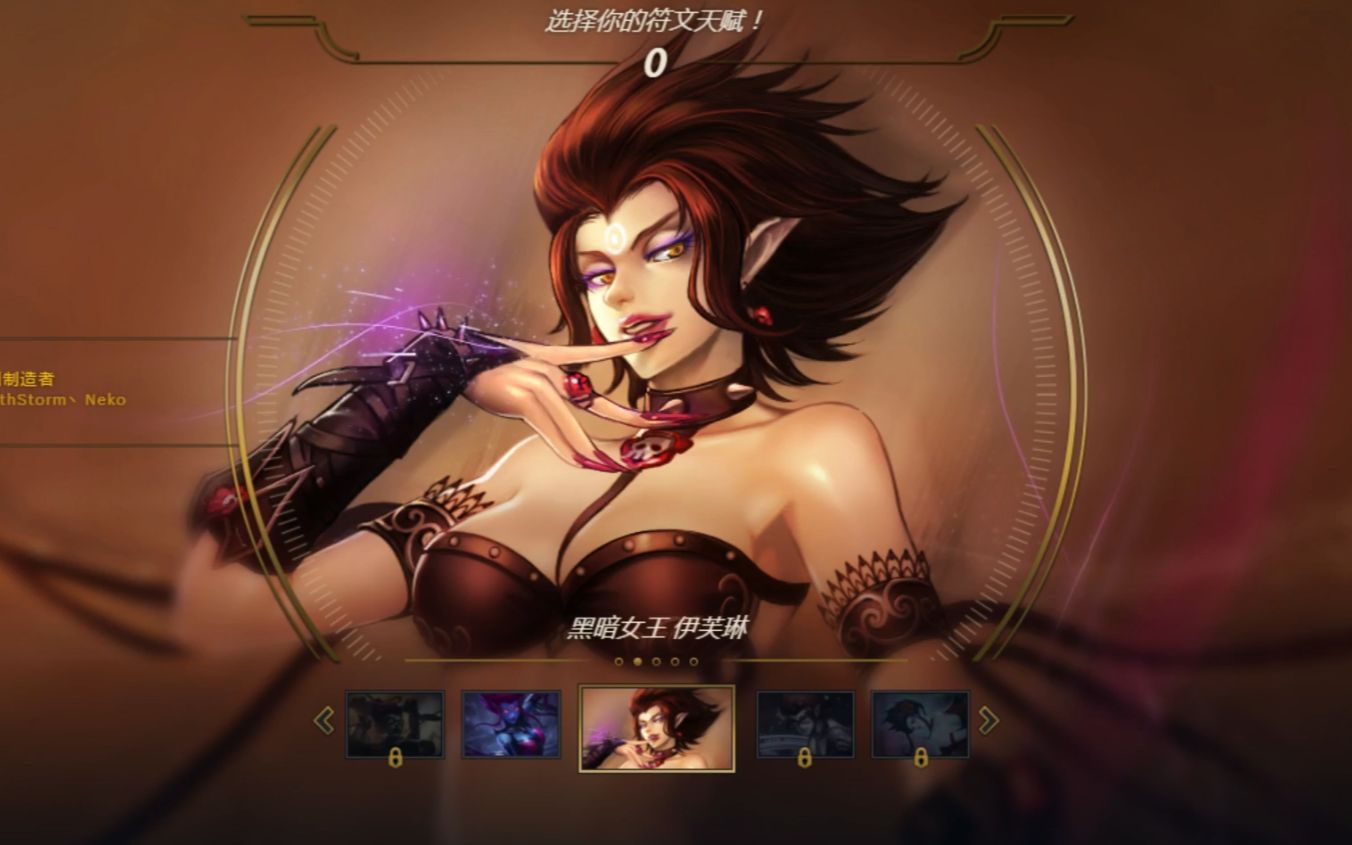The height and width of the screenshot is (845, 1352).
Task: Click the left arrow of the skin carousel
Action: [x=324, y=720]
